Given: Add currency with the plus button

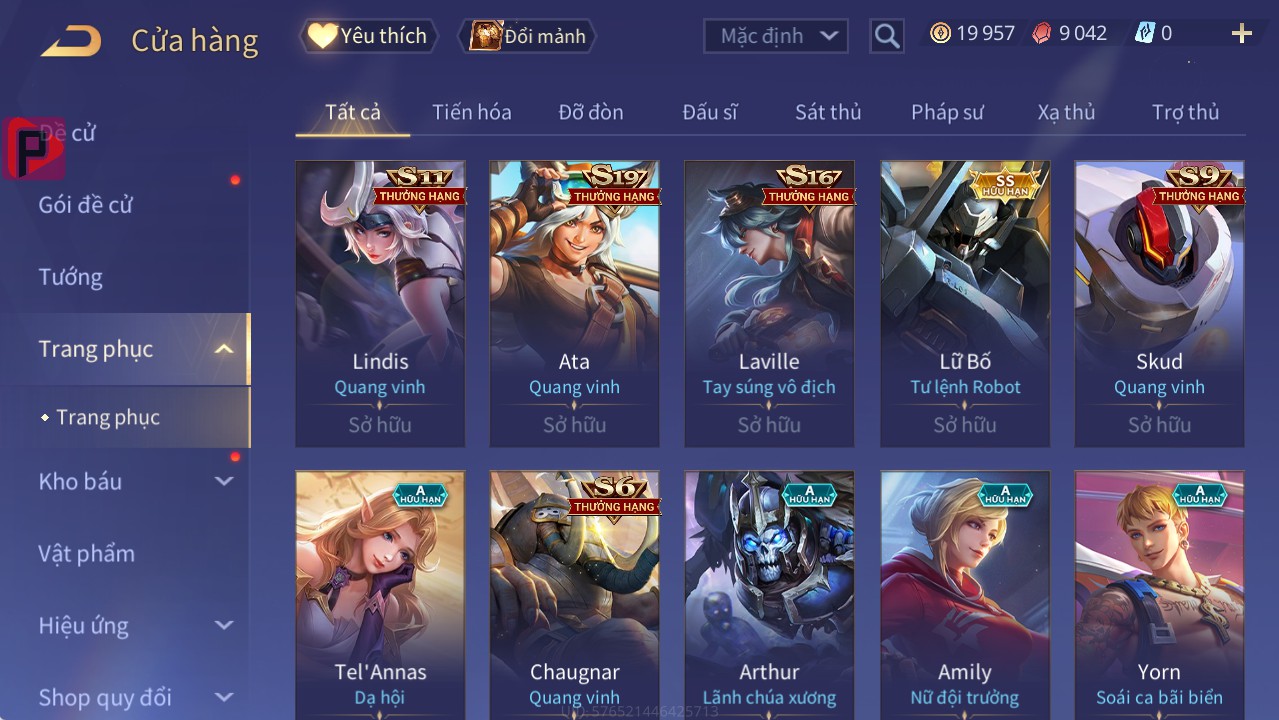Looking at the screenshot, I should (x=1241, y=34).
